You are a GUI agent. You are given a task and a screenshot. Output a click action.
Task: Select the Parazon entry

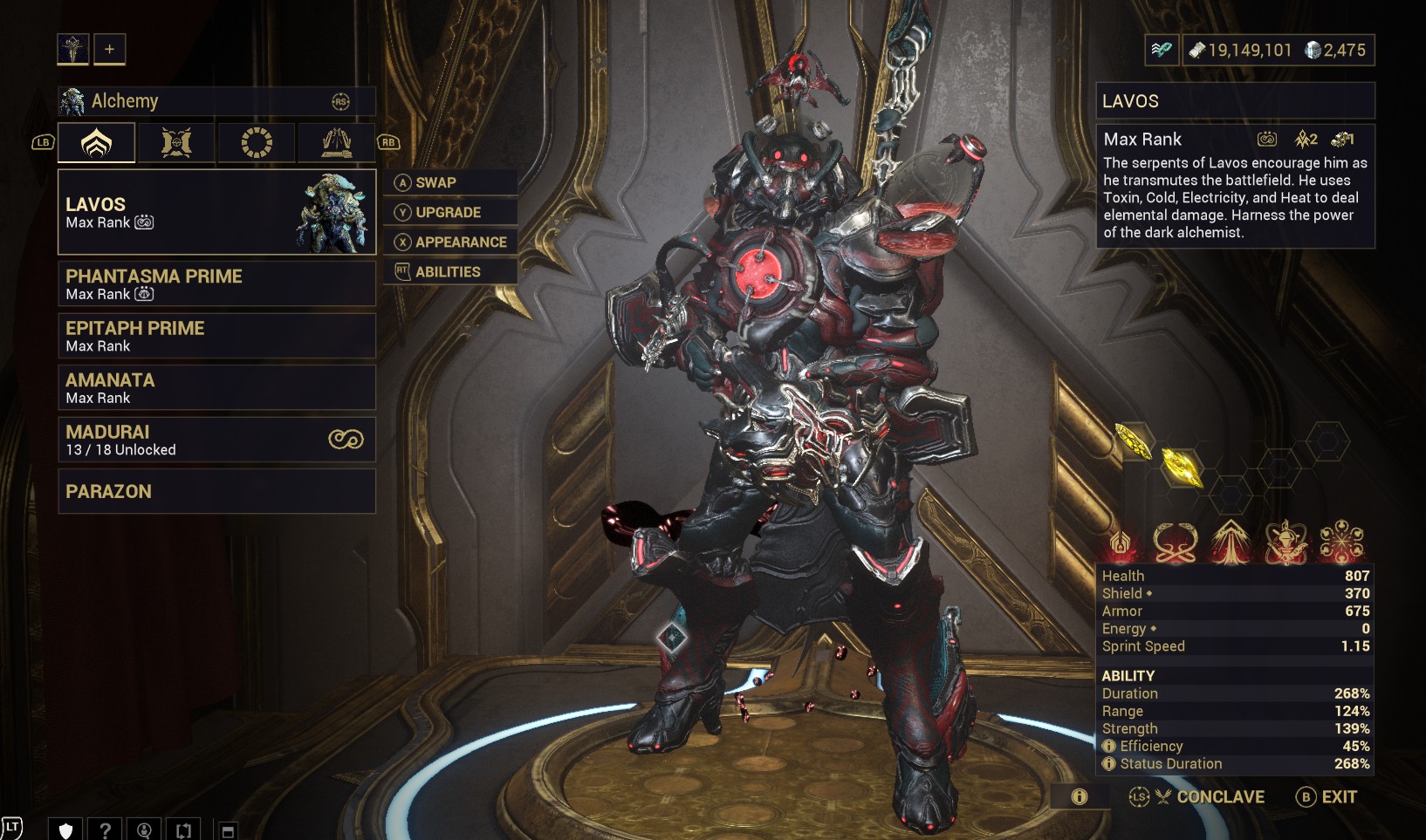[x=216, y=491]
